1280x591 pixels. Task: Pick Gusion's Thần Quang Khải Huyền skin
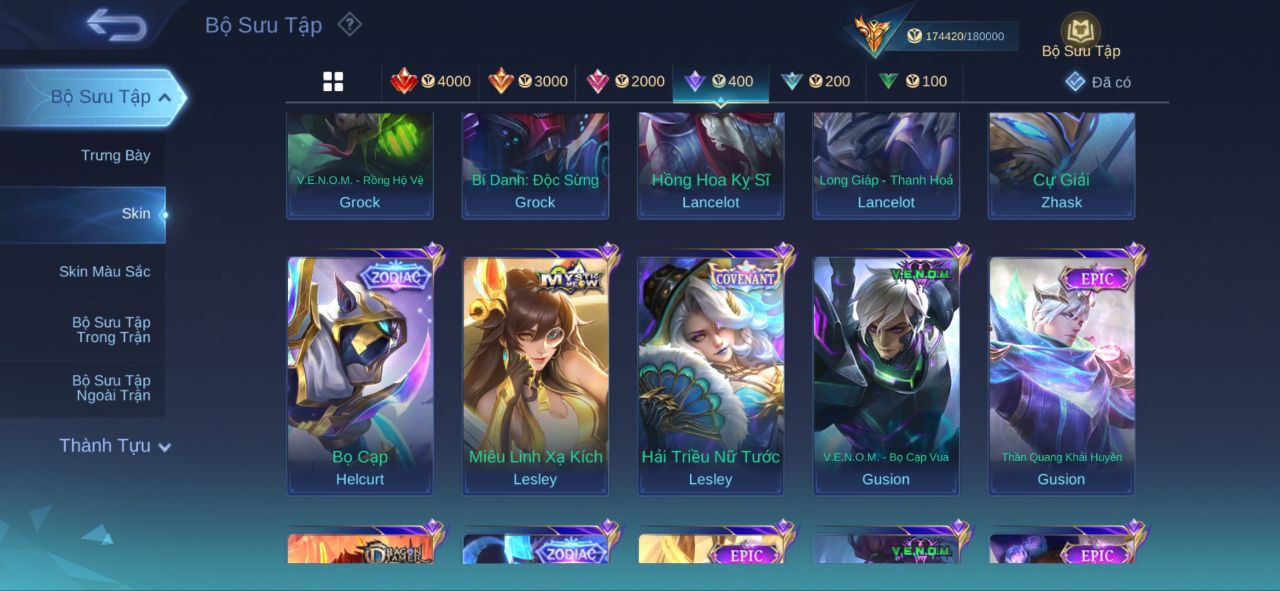[1061, 375]
